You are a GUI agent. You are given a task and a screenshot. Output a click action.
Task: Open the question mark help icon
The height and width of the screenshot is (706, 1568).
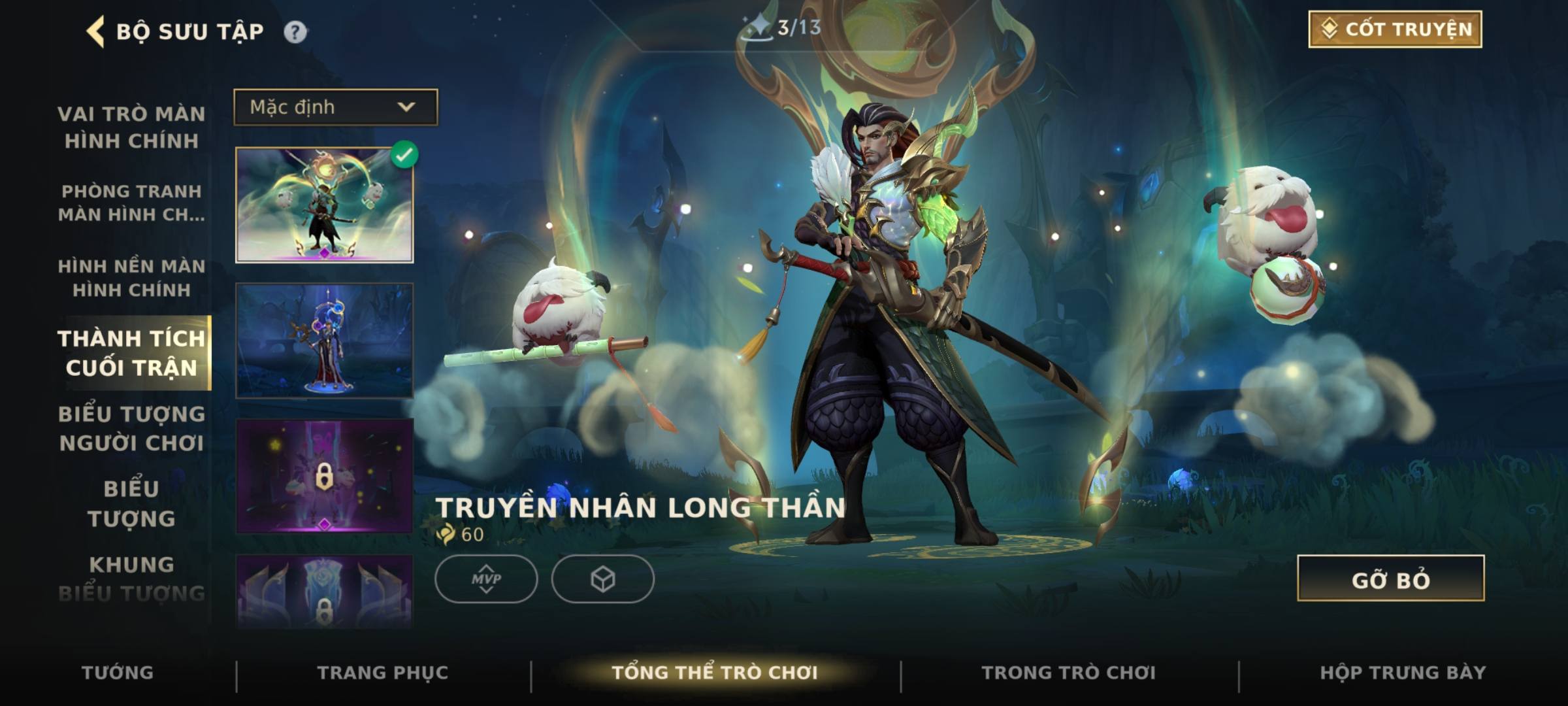point(295,31)
